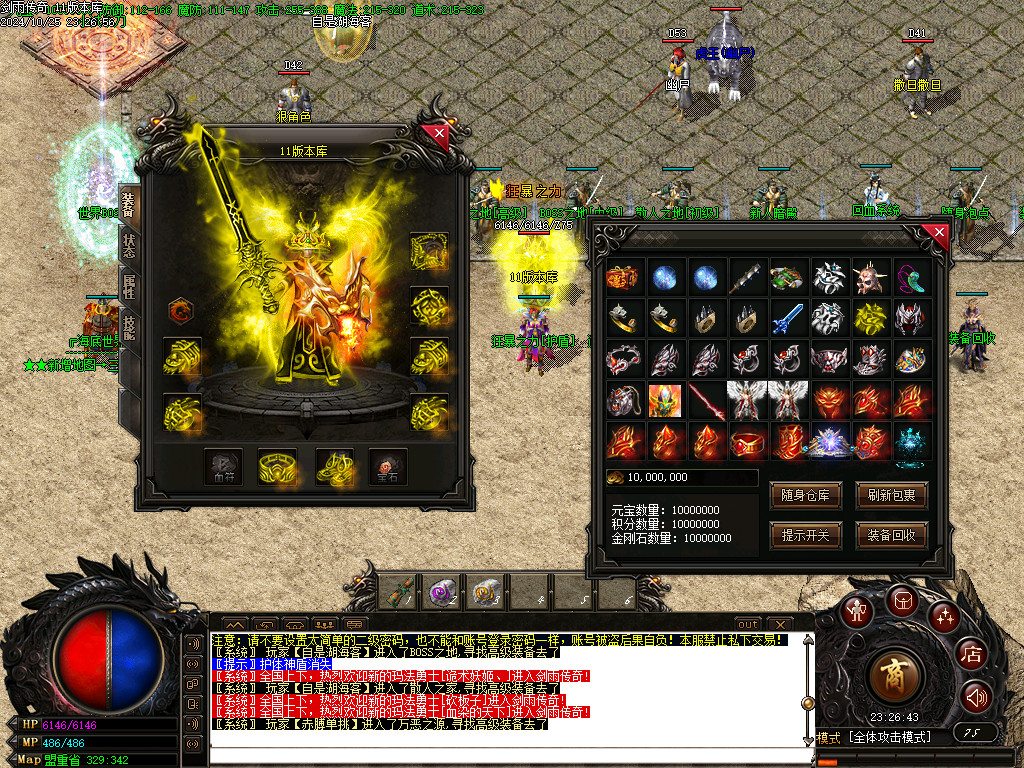Viewport: 1024px width, 768px height.
Task: Open the 装备回收 equipment recycle
Action: pyautogui.click(x=891, y=536)
